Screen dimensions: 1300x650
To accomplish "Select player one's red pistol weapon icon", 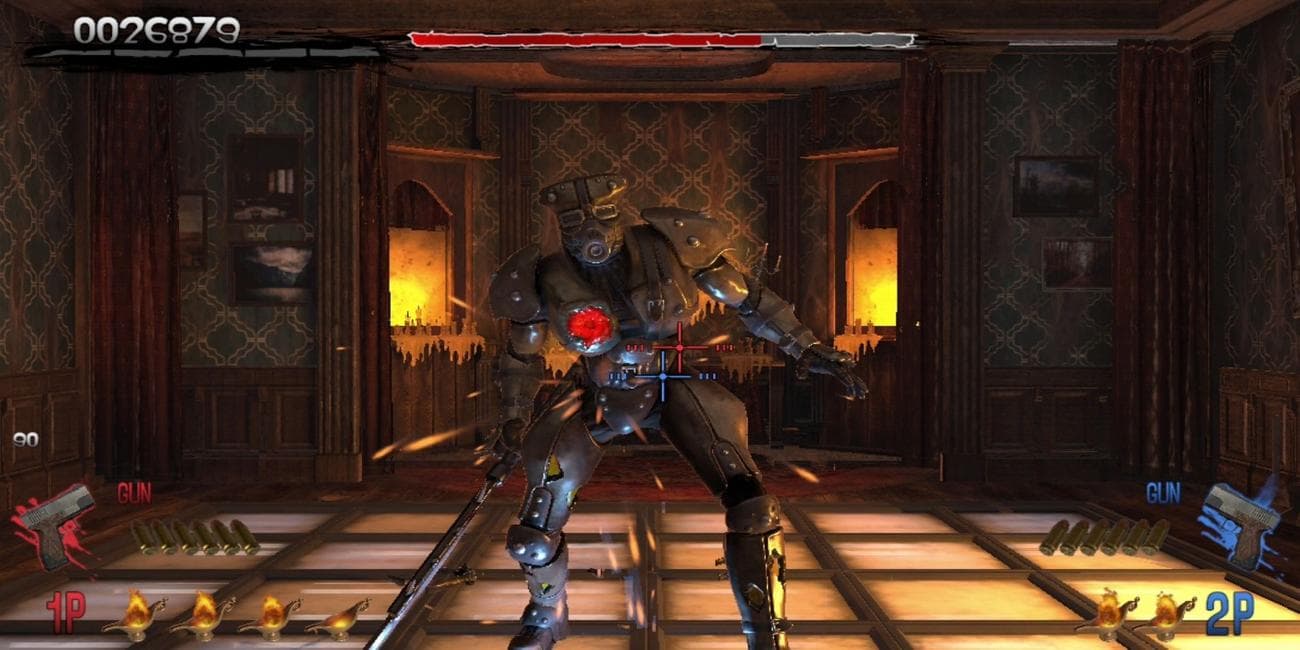I will [57, 520].
